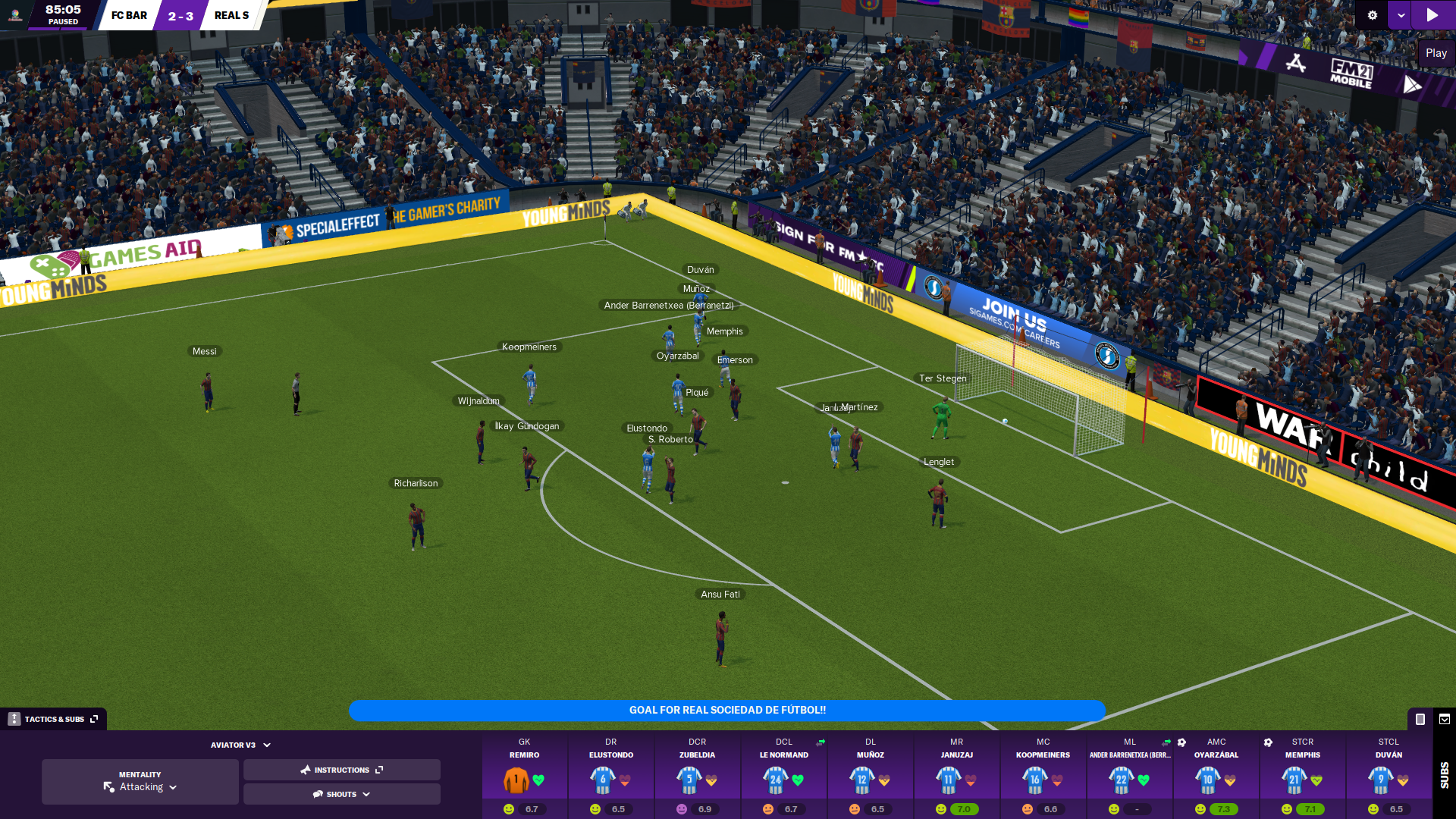
Task: Resume the match with the play button
Action: pyautogui.click(x=1432, y=15)
